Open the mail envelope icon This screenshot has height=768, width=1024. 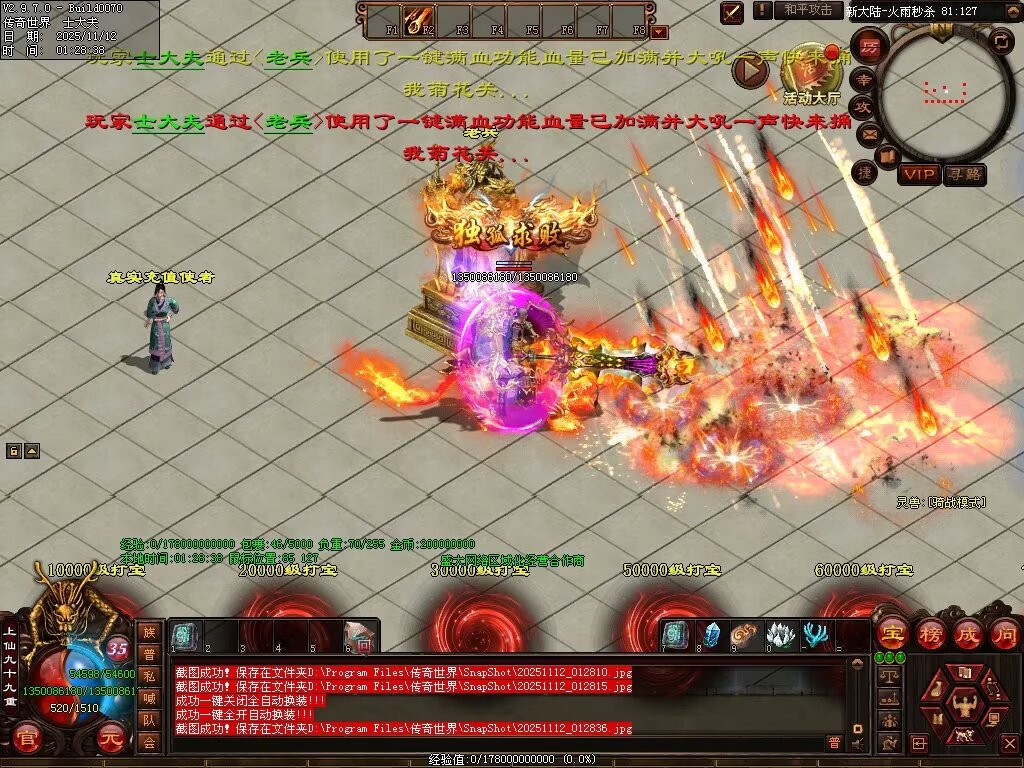tap(867, 133)
